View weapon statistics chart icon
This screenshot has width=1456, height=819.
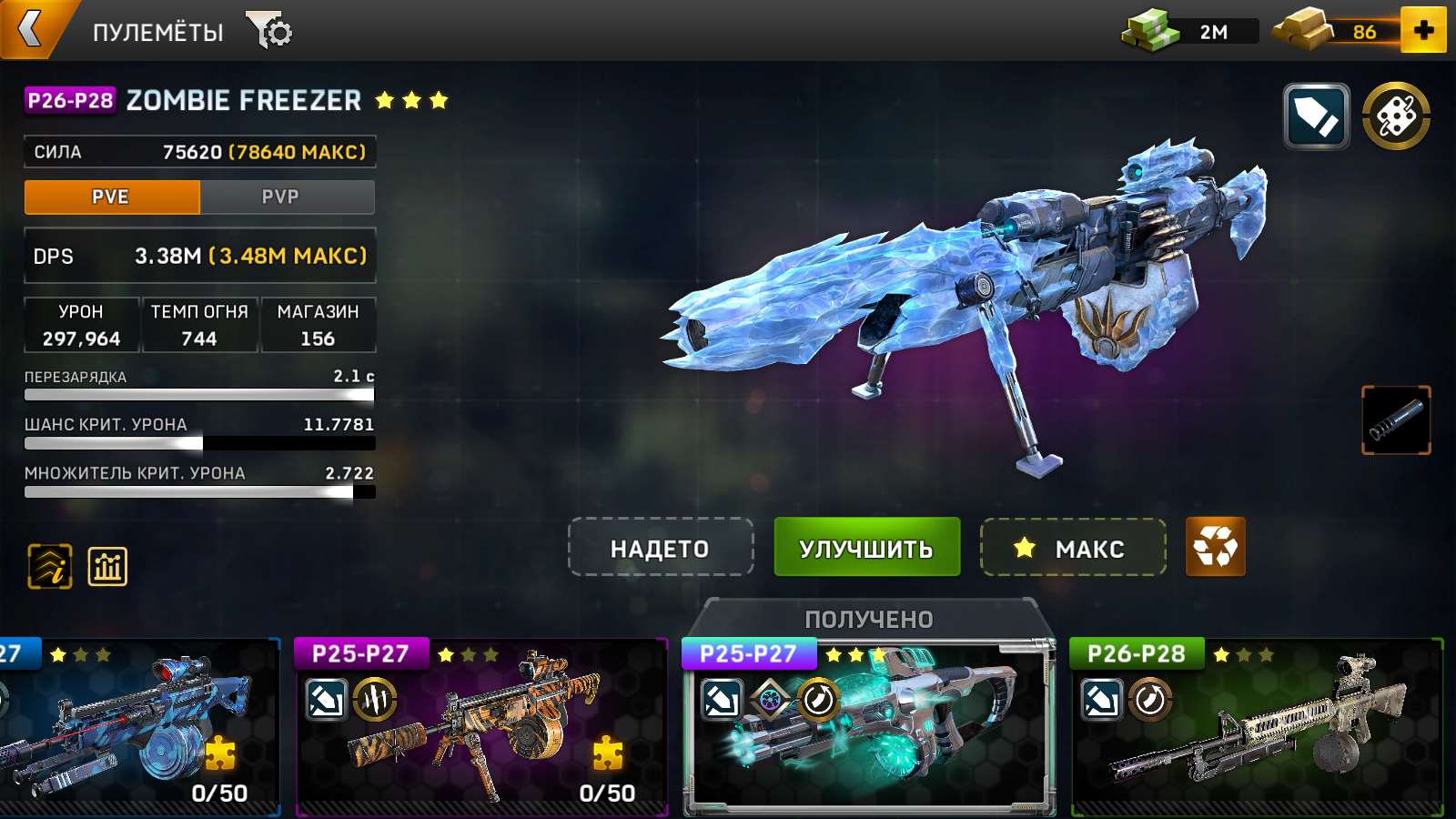pos(105,566)
